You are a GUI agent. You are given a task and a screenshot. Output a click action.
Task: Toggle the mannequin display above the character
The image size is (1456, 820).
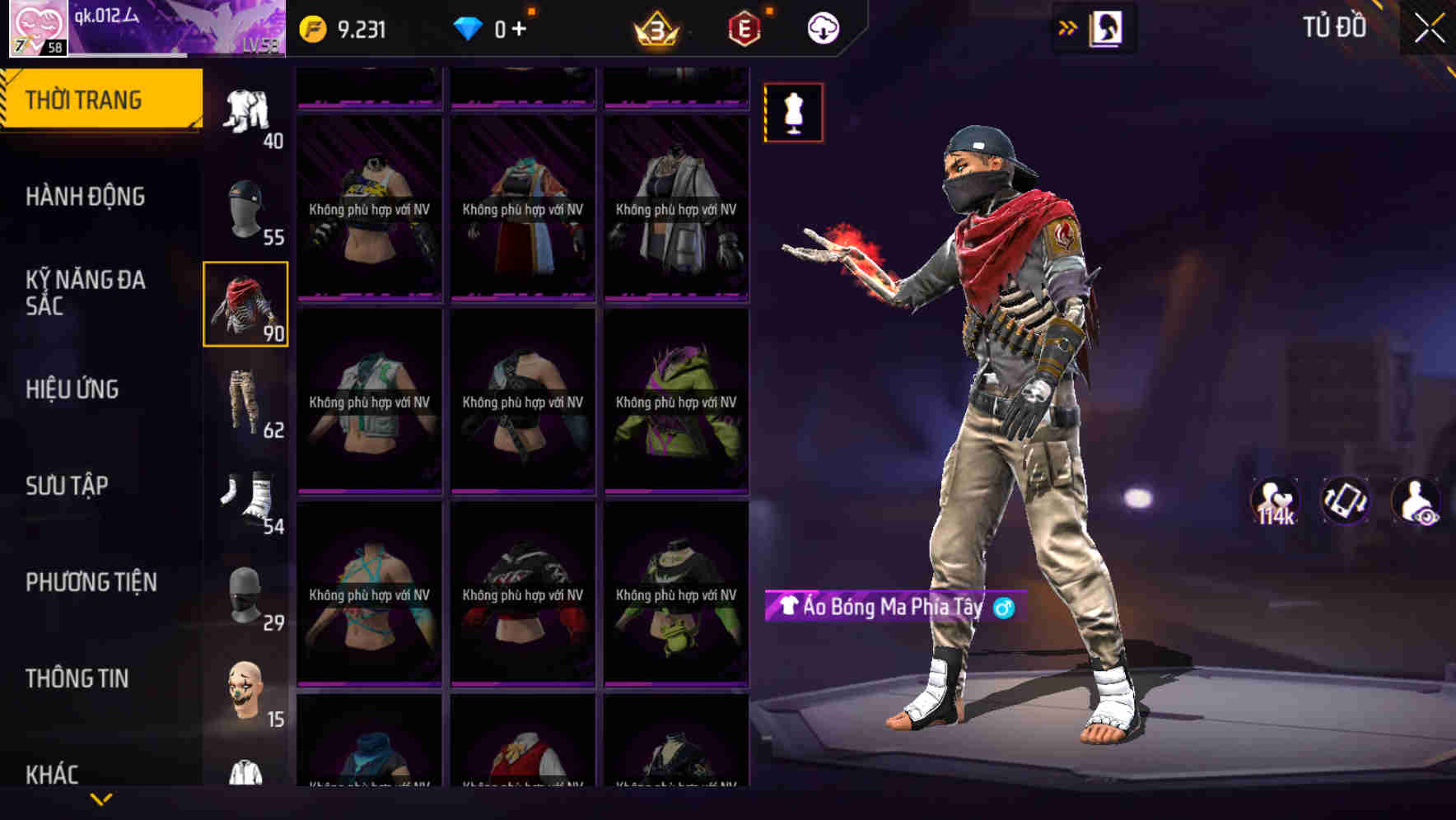(793, 113)
